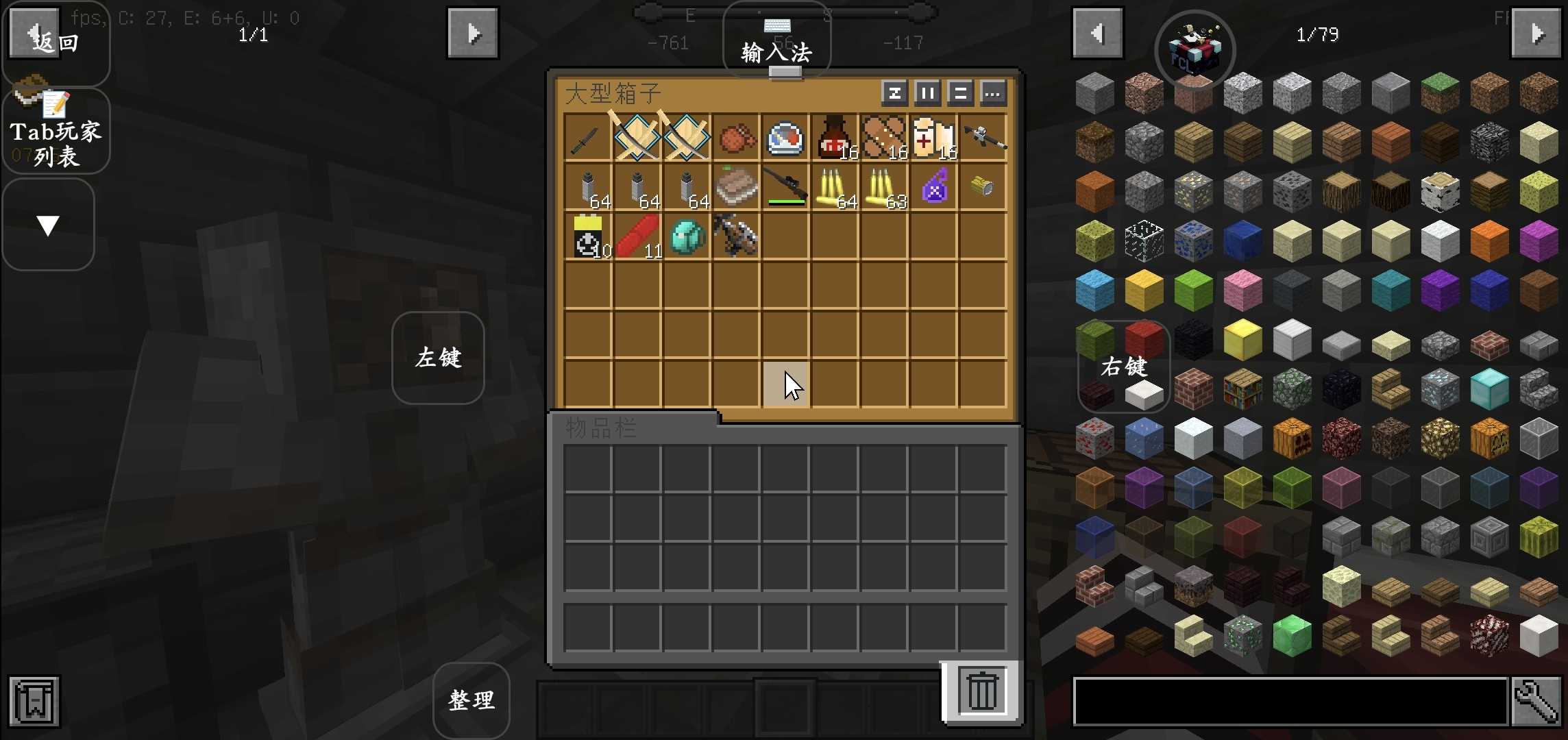Viewport: 1568px width, 740px height.
Task: Select the purple potion bag item
Action: pos(934,187)
